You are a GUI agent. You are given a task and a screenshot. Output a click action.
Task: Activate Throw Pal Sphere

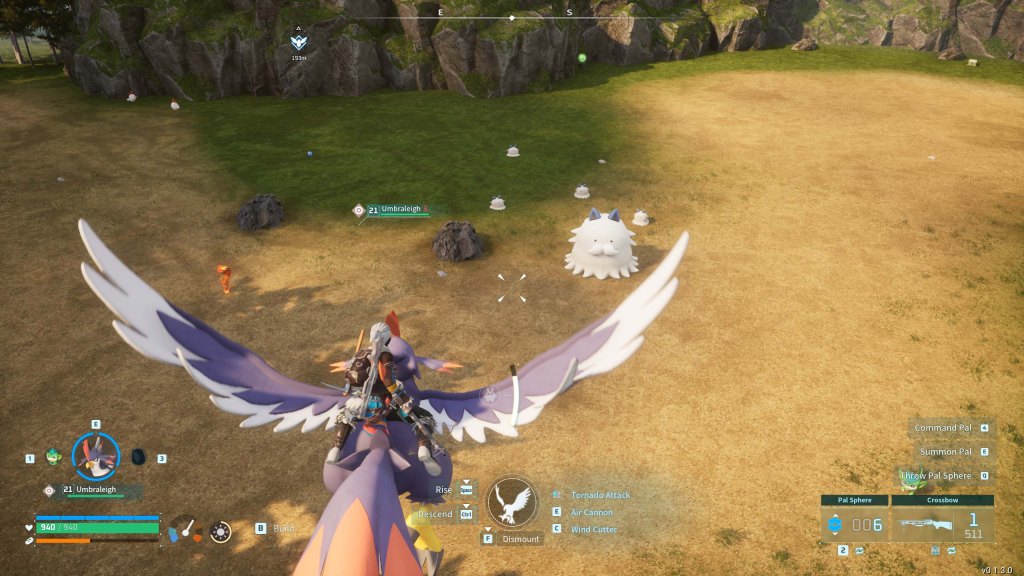[x=938, y=476]
